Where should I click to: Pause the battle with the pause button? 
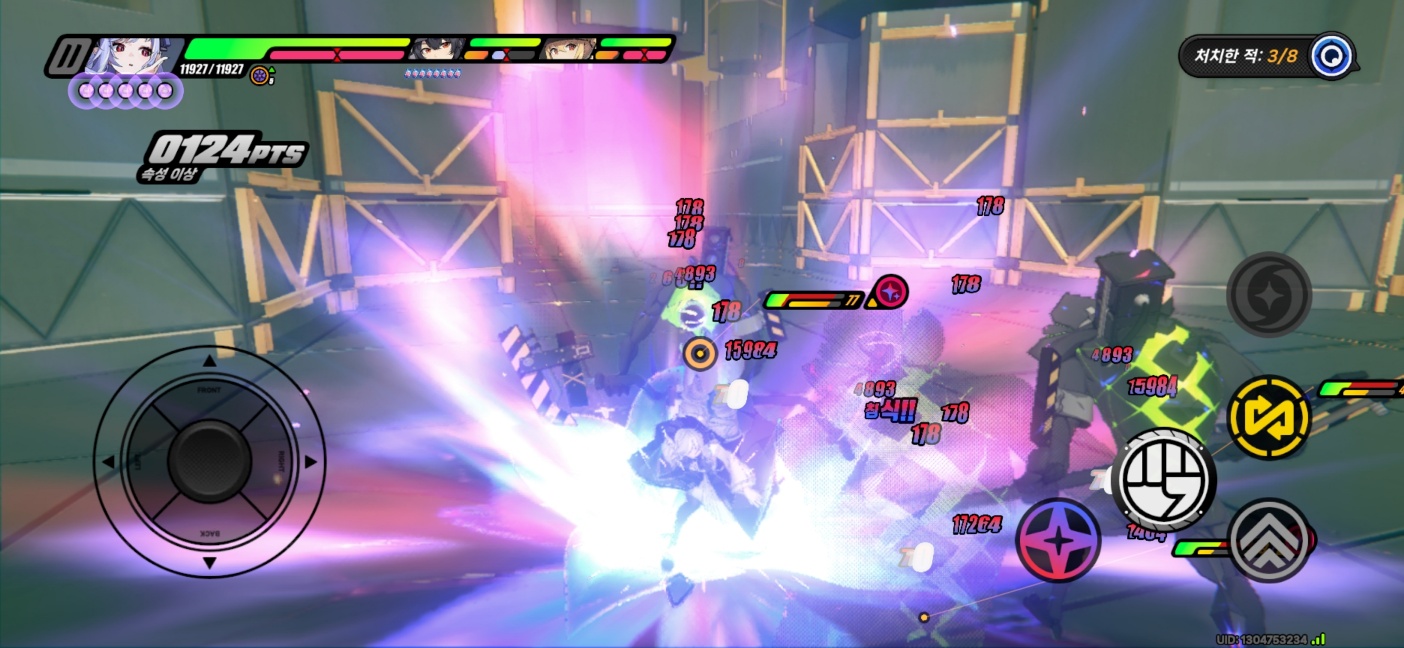coord(66,56)
